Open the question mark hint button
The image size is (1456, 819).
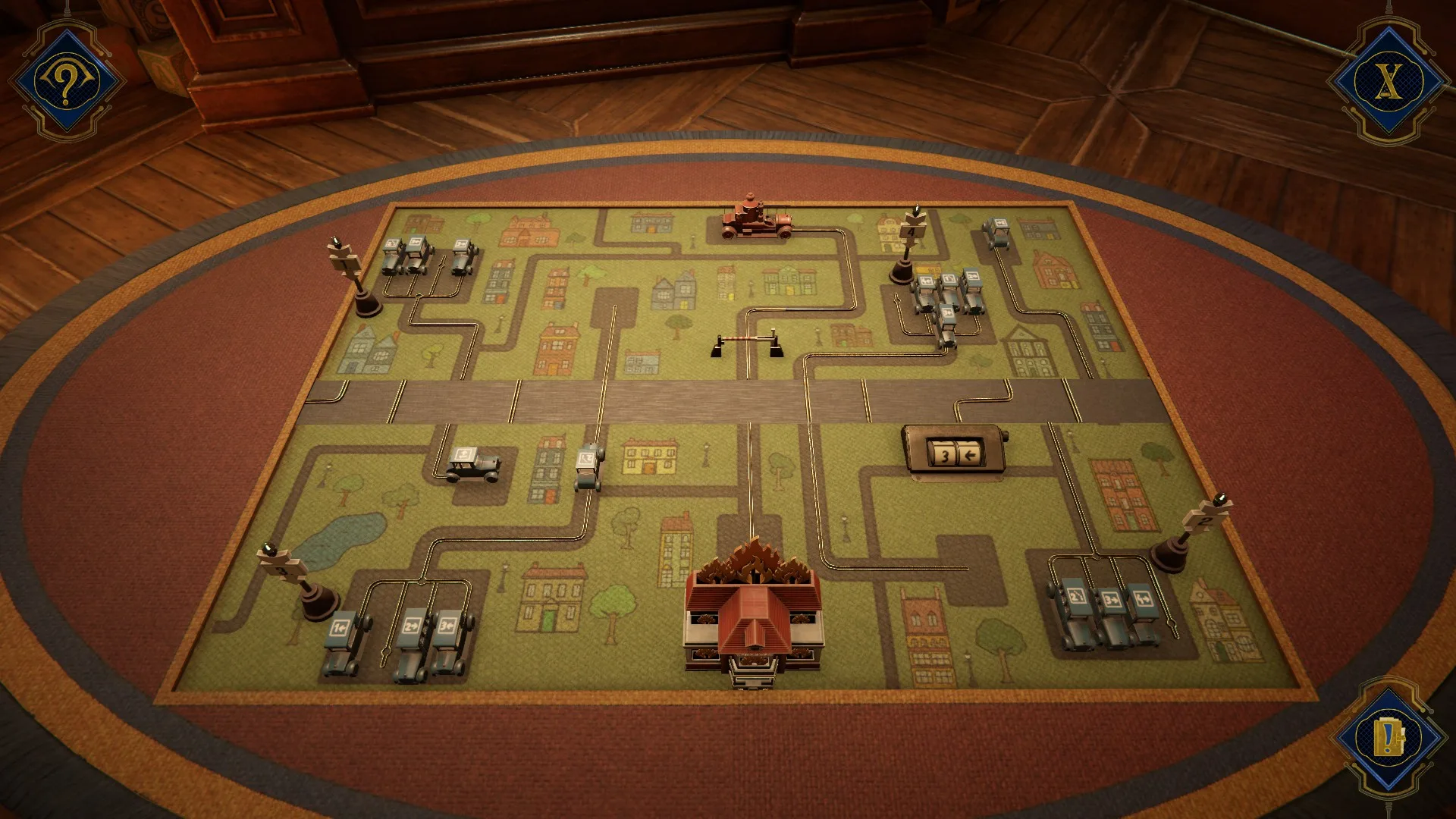coord(67,80)
